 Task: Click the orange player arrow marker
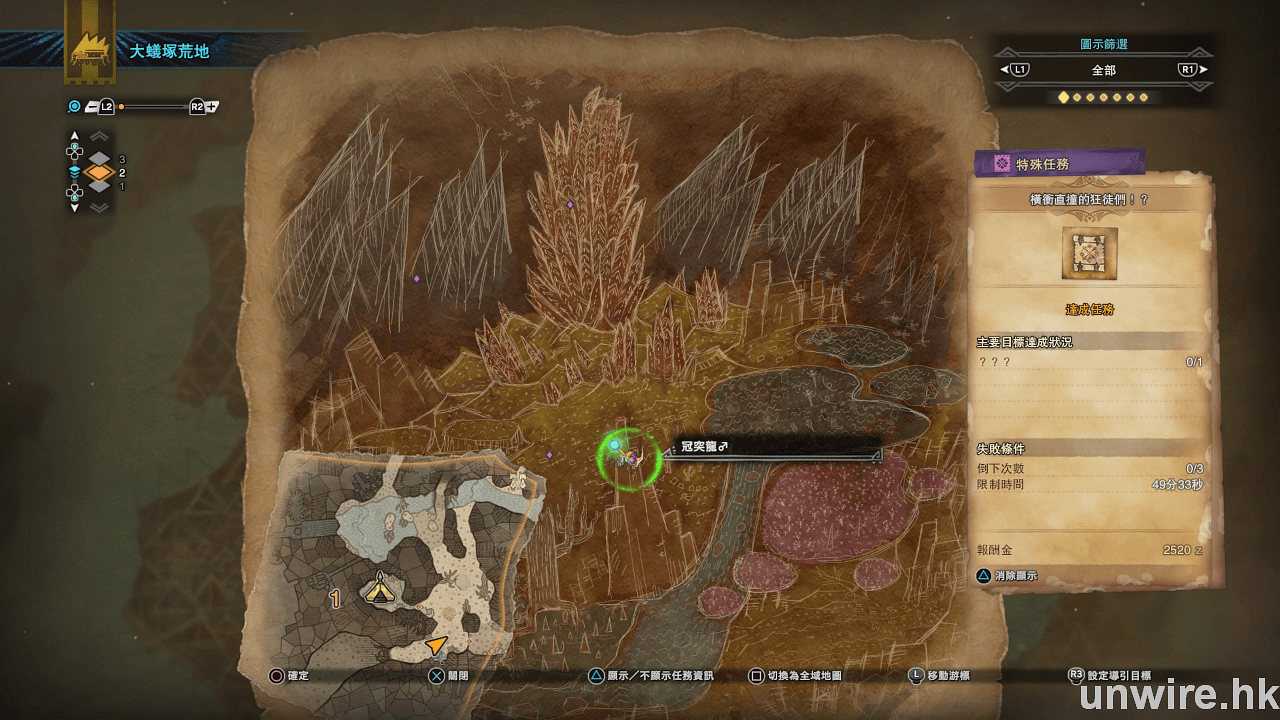436,645
